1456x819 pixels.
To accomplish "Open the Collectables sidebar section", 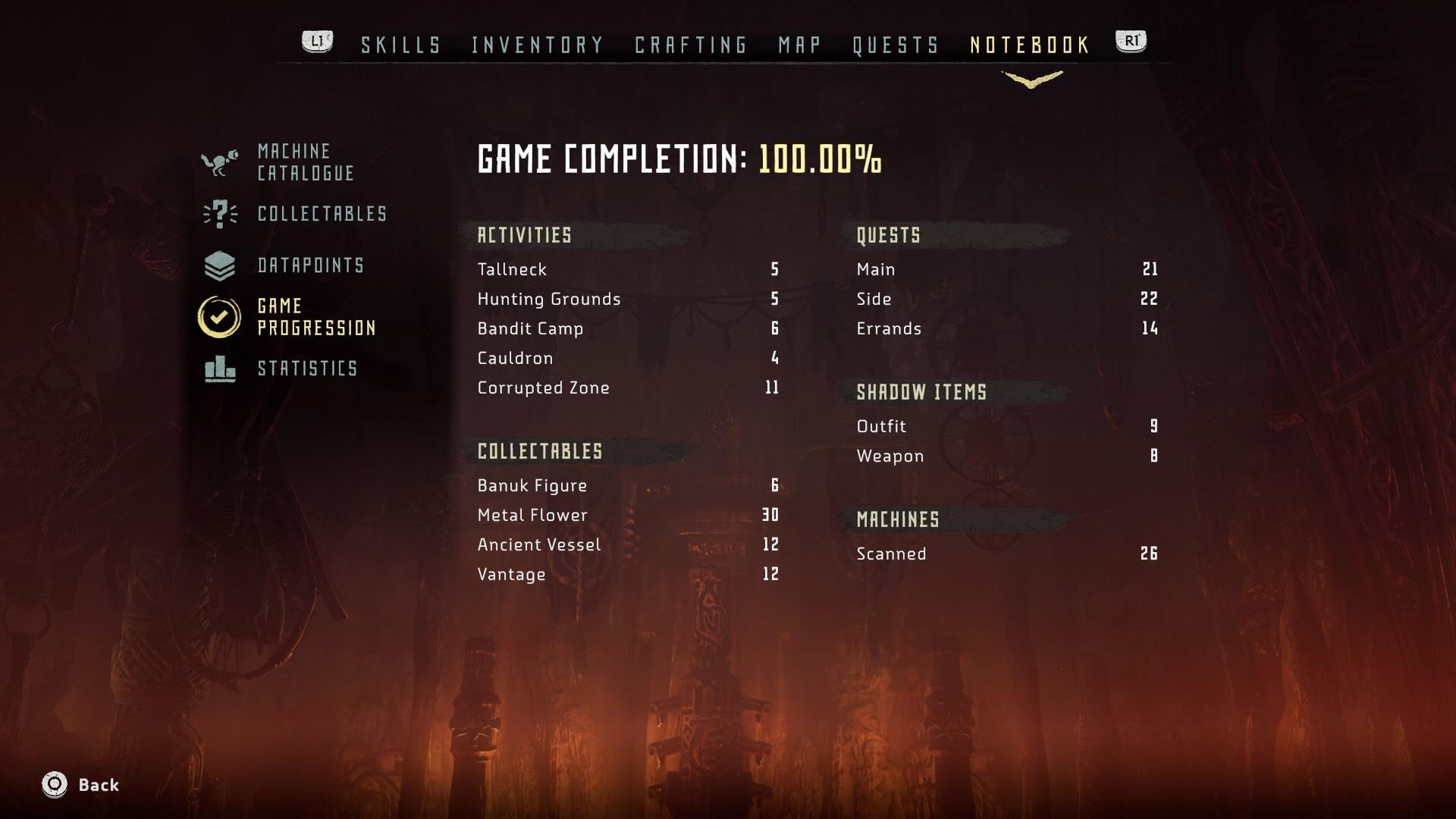I will point(321,214).
